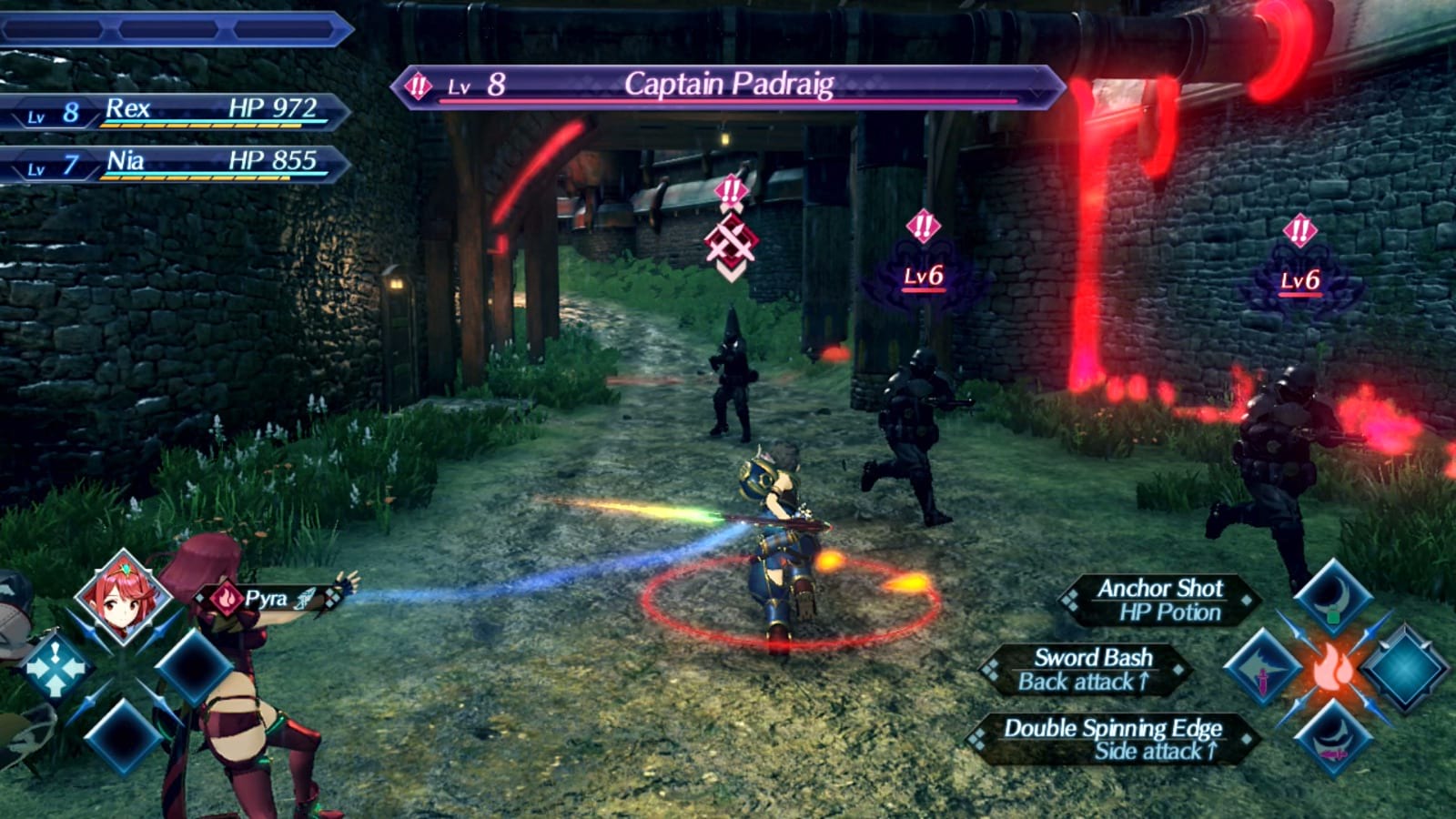Activate the Sword Bash art icon
This screenshot has height=819, width=1456.
click(1262, 669)
